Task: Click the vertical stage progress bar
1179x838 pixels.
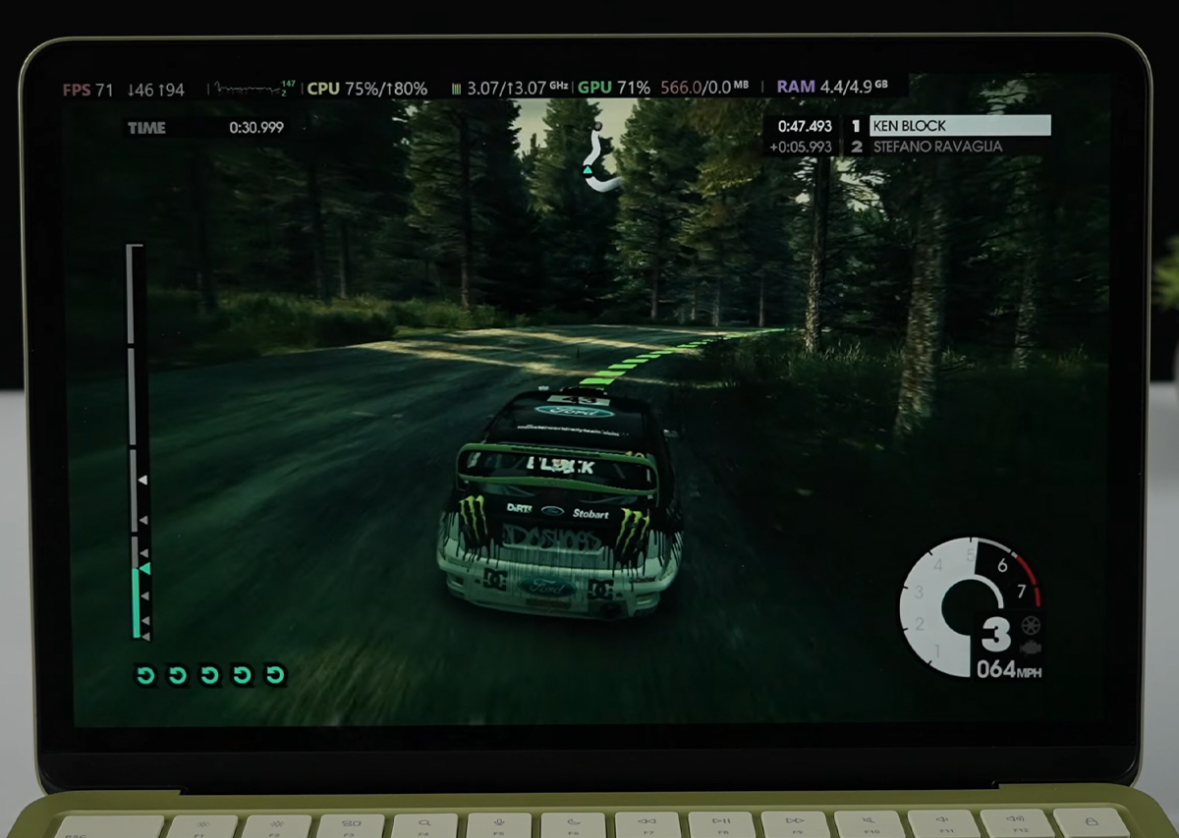Action: [x=136, y=441]
